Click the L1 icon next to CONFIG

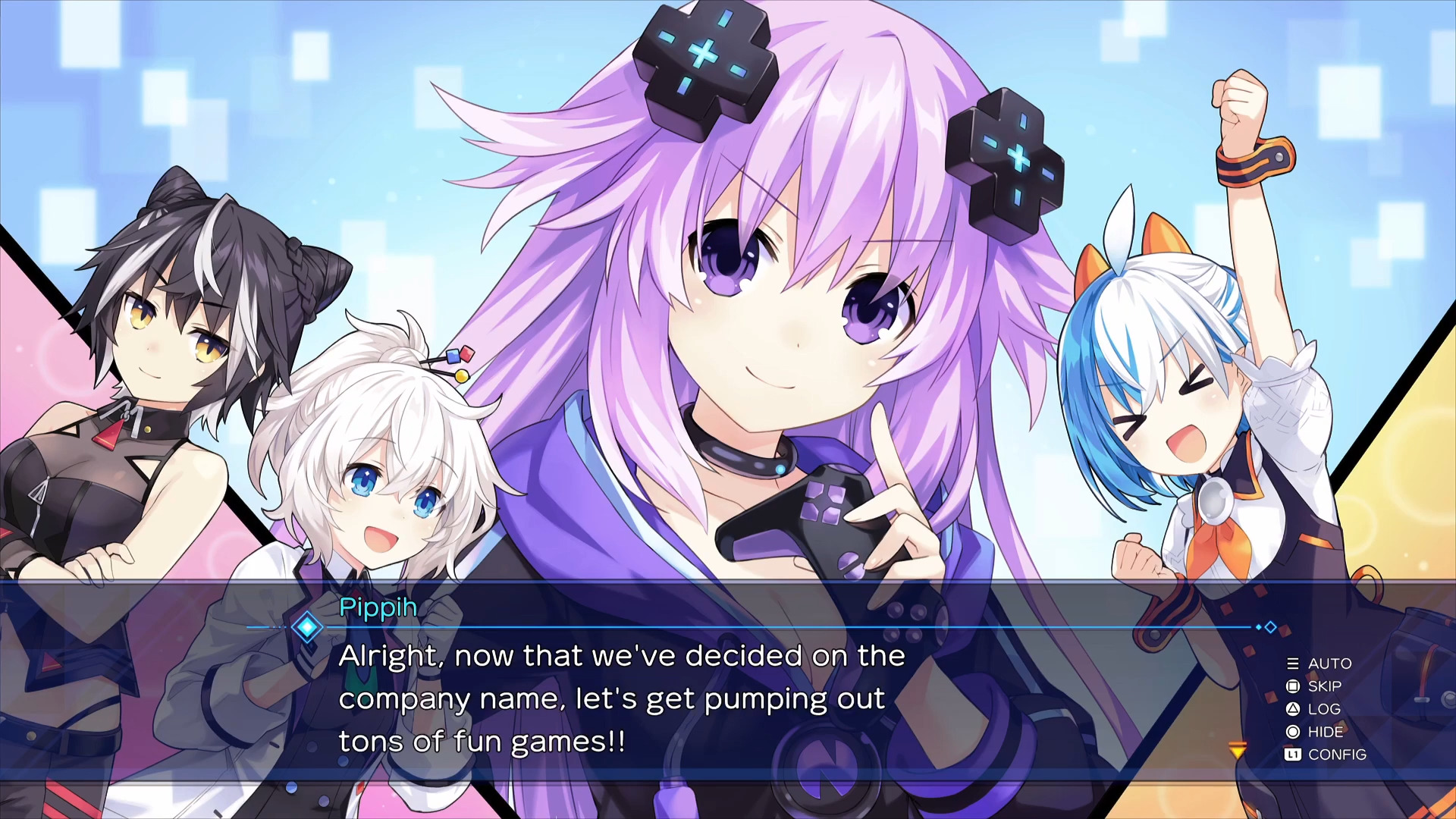[1293, 755]
